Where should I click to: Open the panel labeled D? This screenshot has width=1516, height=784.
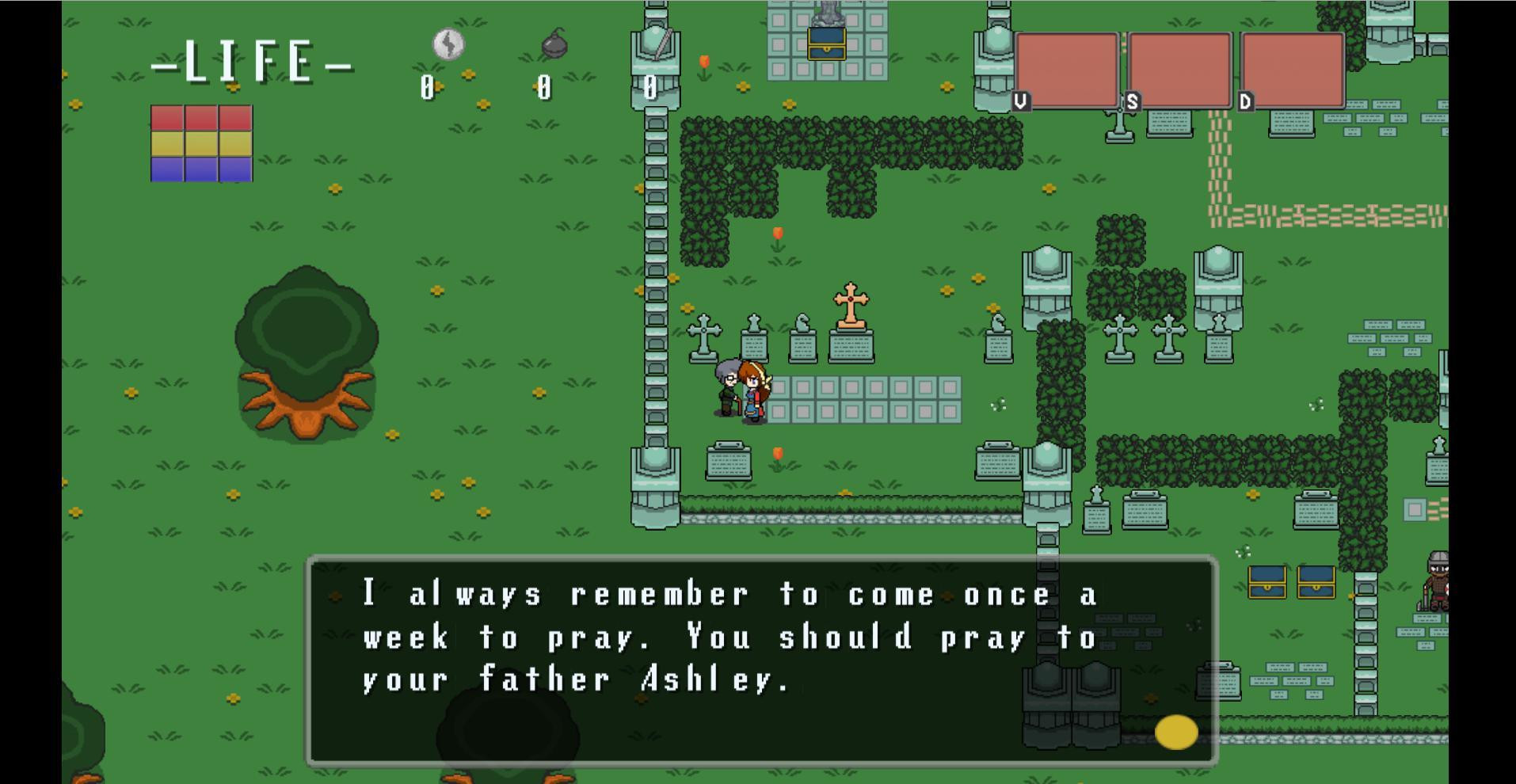1291,70
